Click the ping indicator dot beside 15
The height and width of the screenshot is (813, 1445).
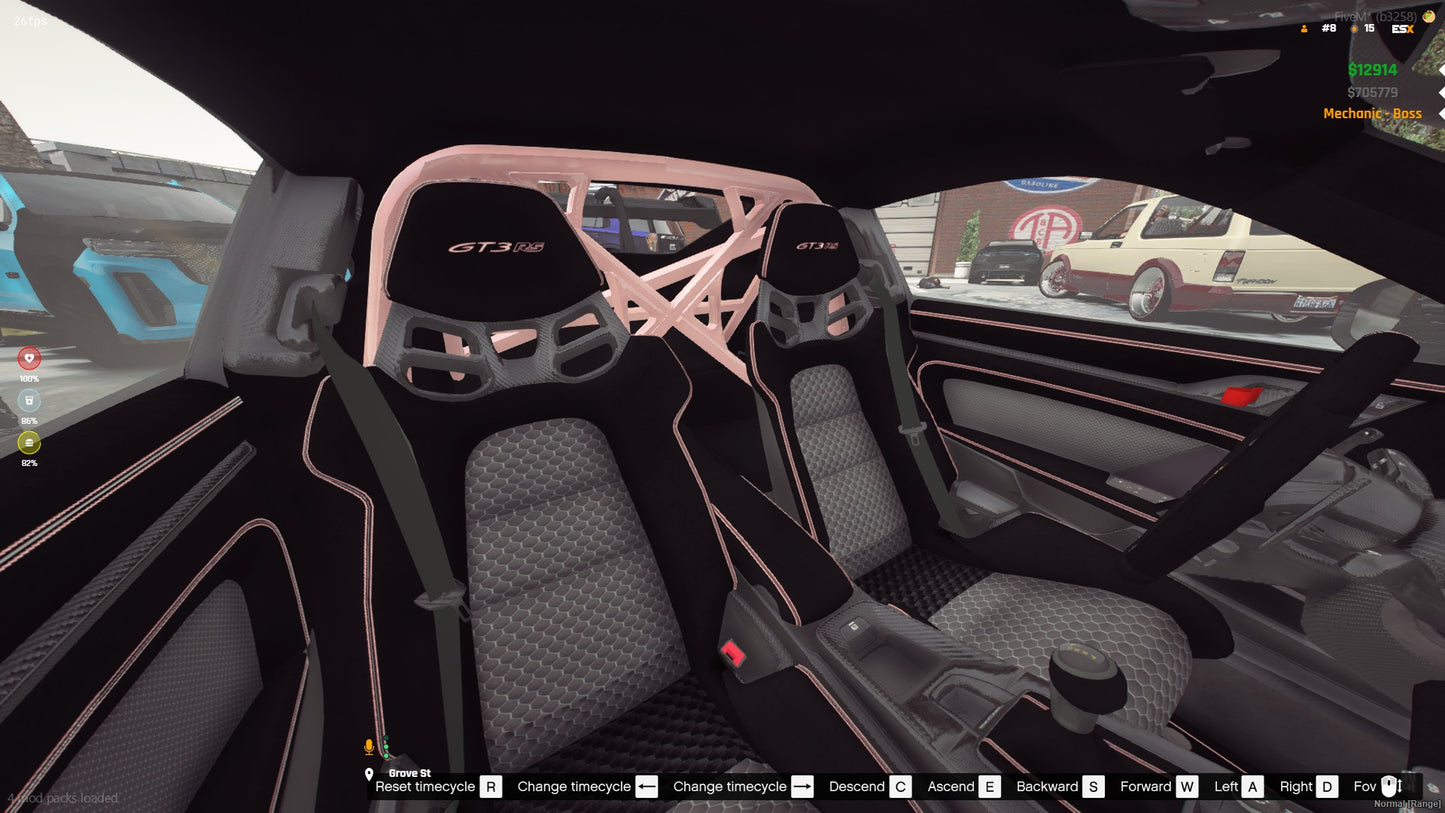(x=1352, y=29)
